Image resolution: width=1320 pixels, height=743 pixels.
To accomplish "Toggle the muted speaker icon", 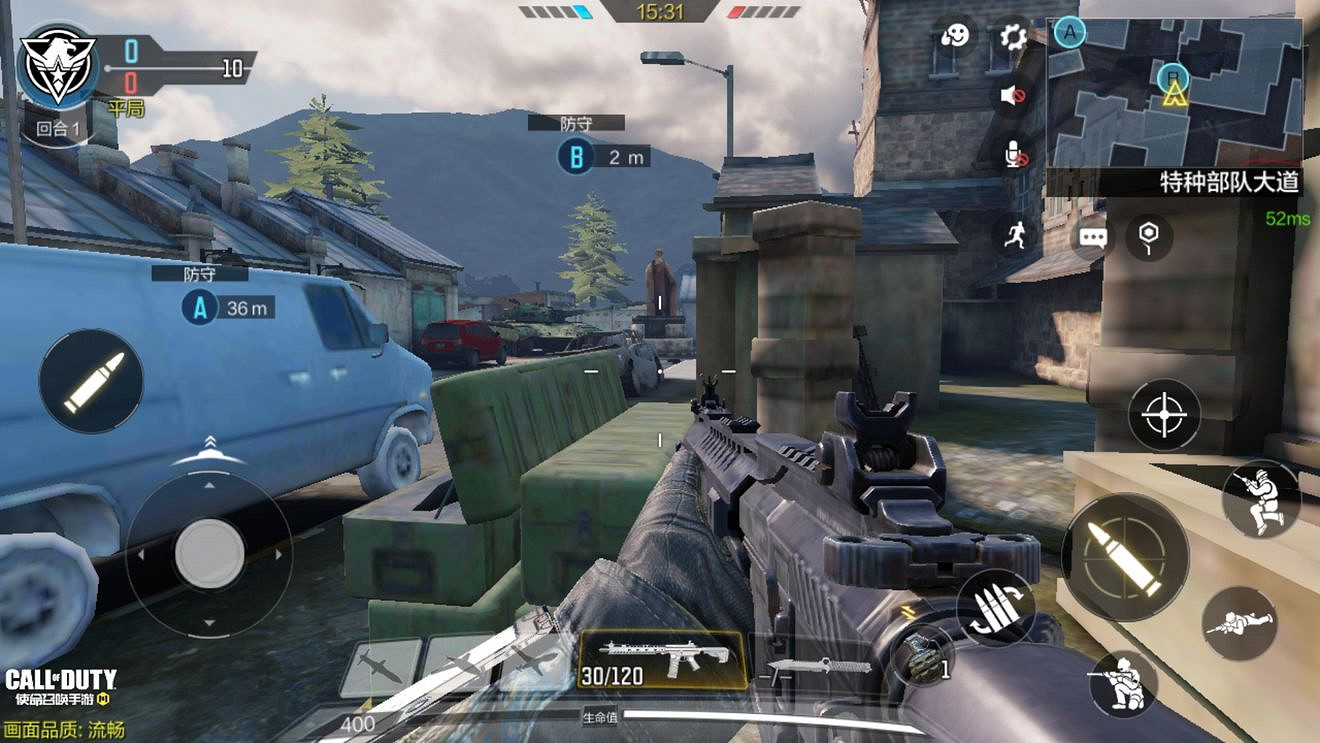I will tap(1014, 95).
